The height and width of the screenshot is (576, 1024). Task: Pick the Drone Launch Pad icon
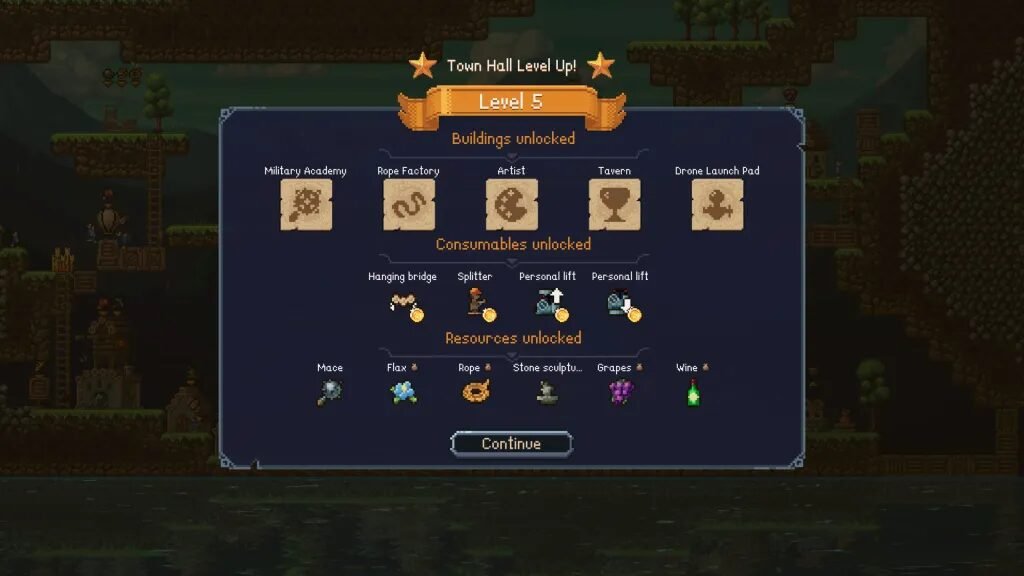point(716,205)
